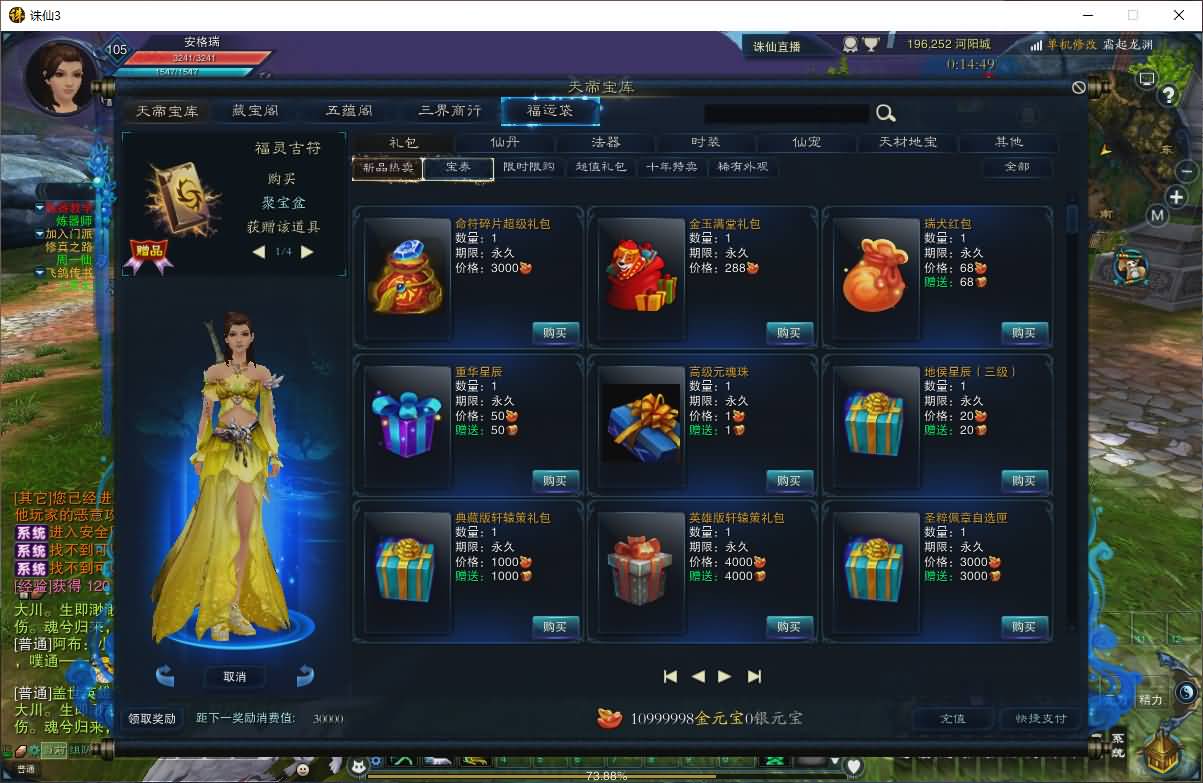Jump to the last shop page
The height and width of the screenshot is (783, 1203).
point(754,676)
